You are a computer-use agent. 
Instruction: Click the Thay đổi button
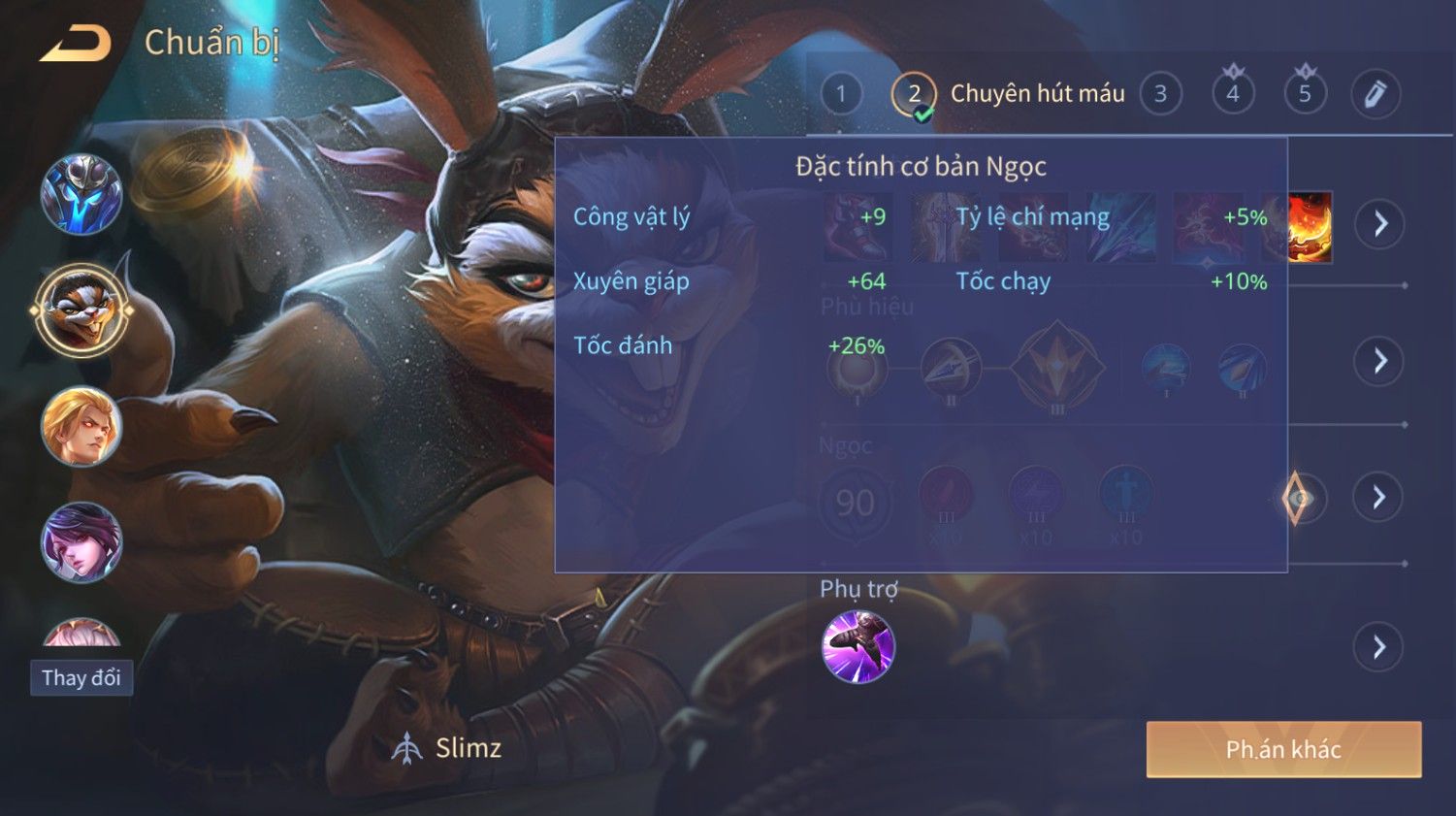81,677
